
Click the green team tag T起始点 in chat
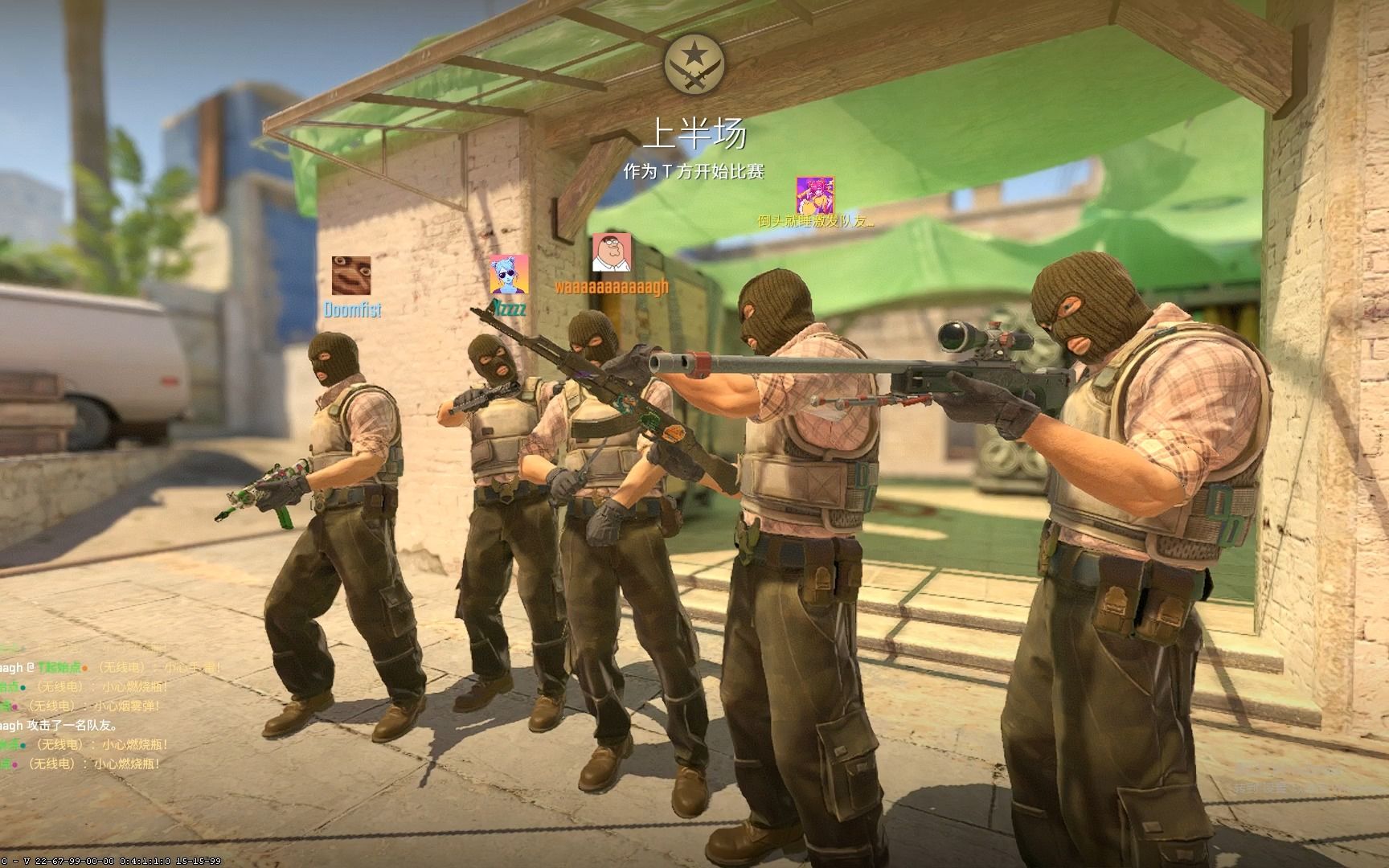click(x=59, y=667)
